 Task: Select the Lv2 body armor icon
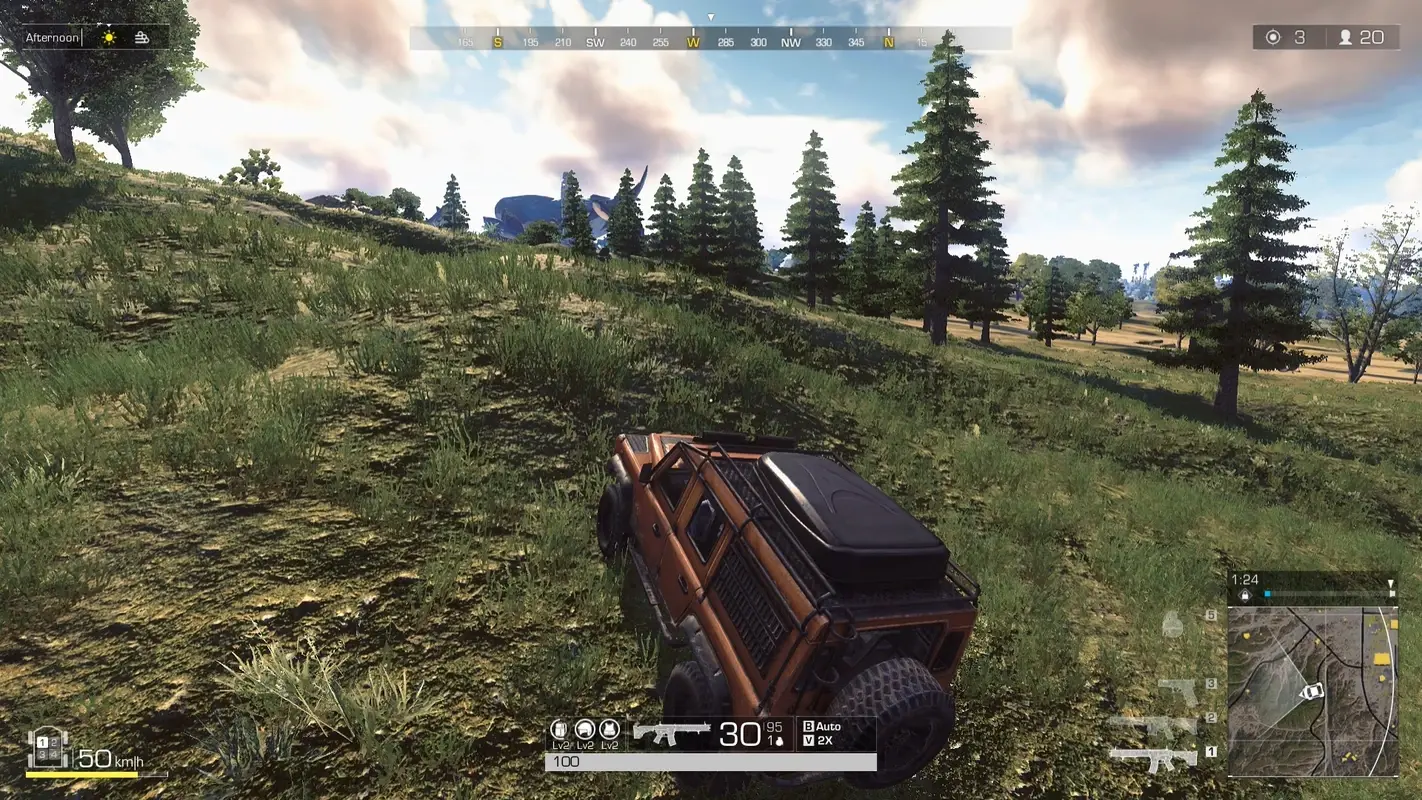pyautogui.click(x=610, y=732)
